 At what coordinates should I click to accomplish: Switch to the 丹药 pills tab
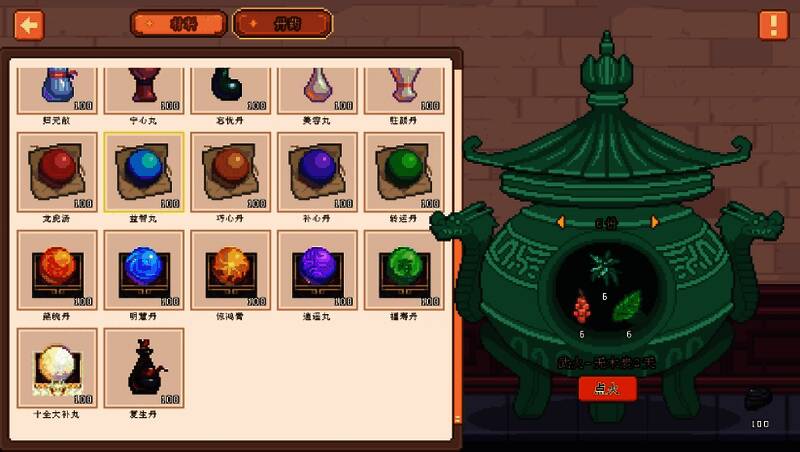282,24
